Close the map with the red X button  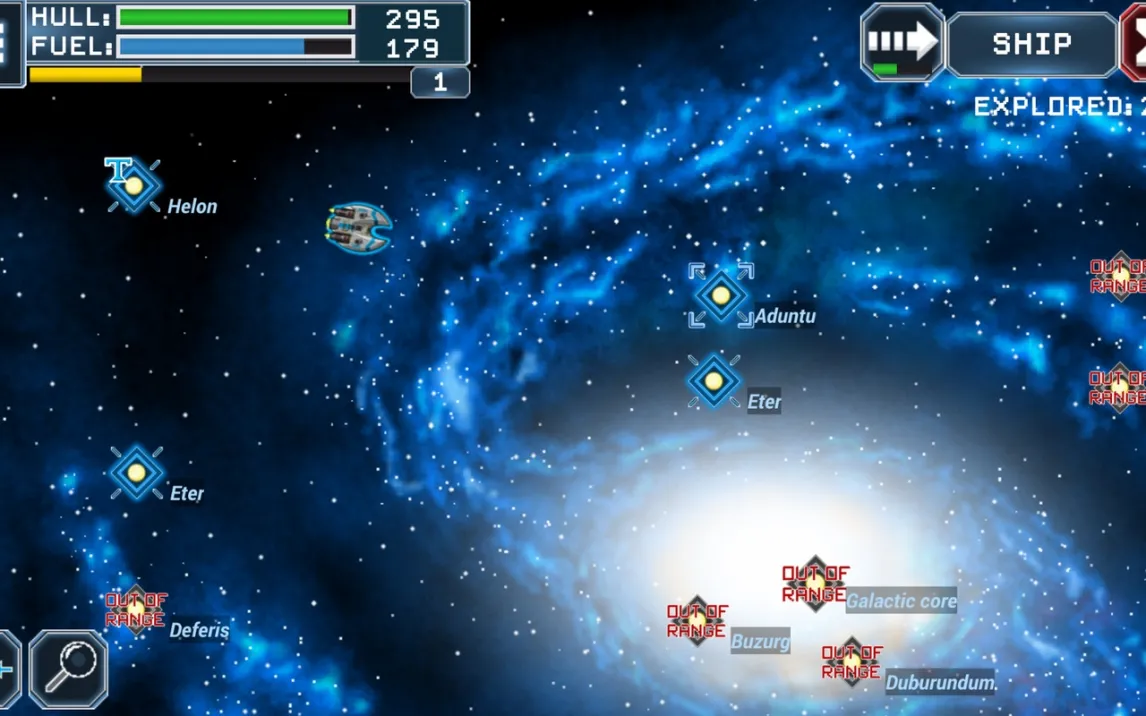1136,43
